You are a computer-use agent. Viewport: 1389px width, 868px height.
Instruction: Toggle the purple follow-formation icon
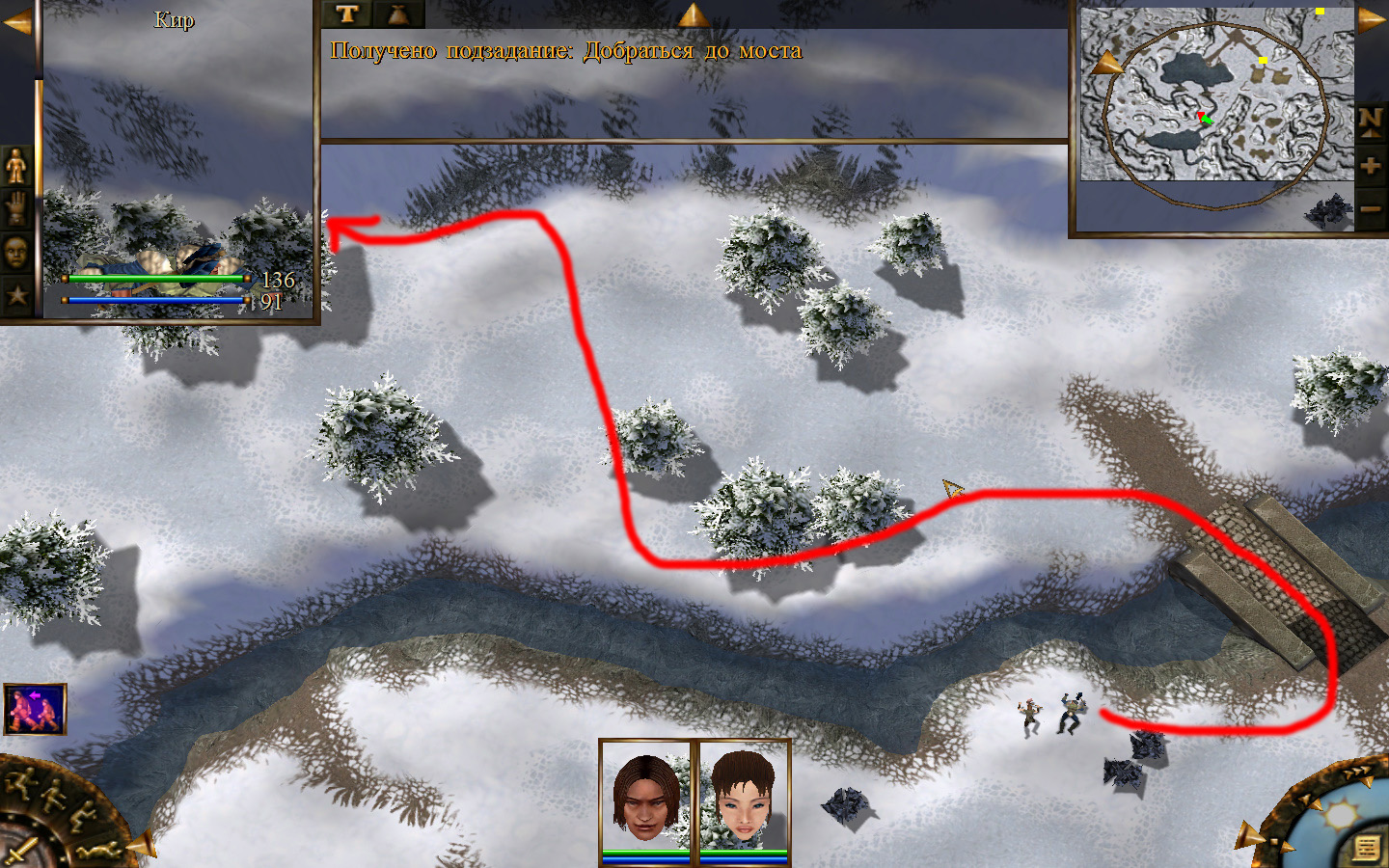pos(35,709)
